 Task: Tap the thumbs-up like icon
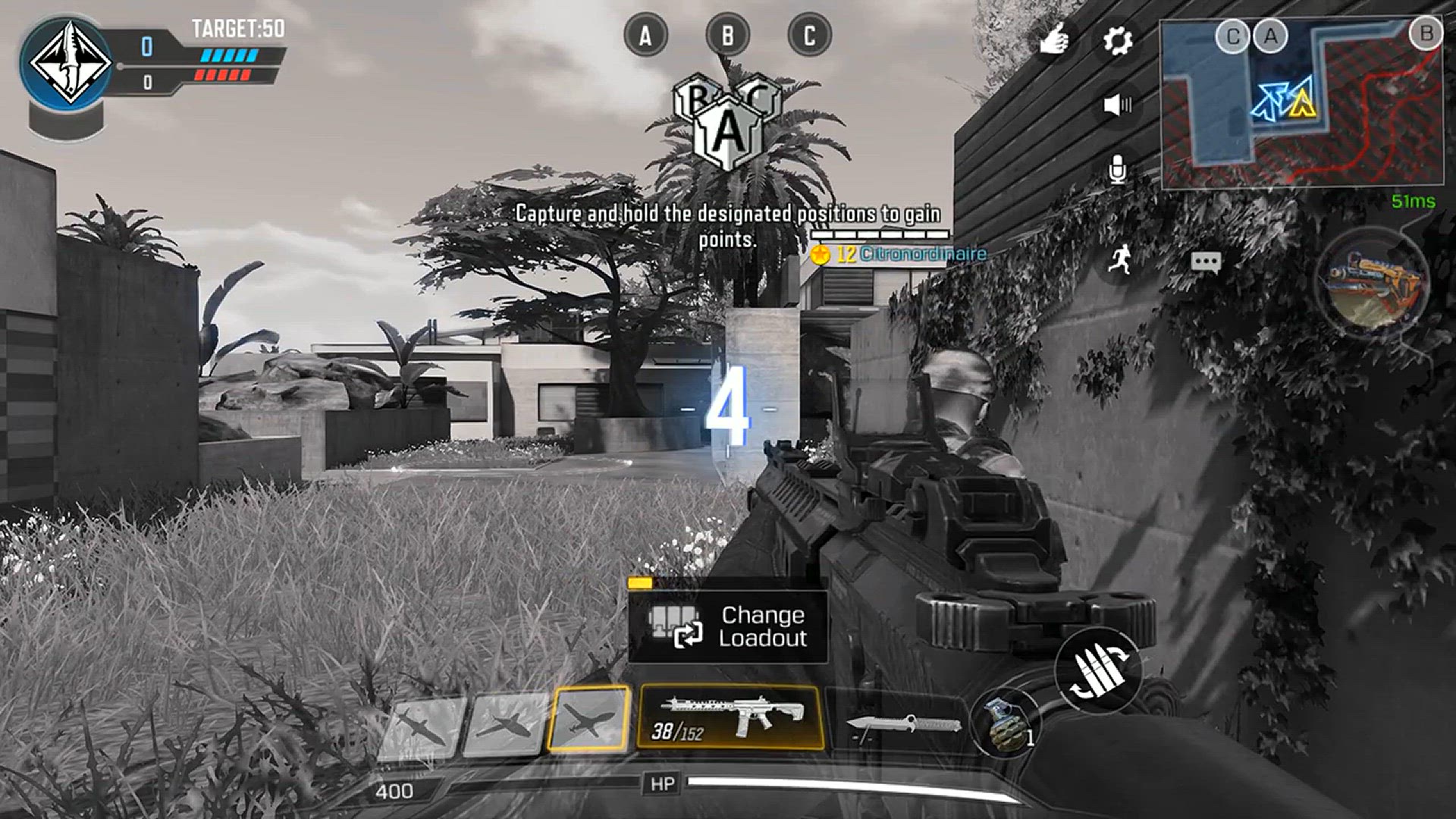[x=1054, y=39]
